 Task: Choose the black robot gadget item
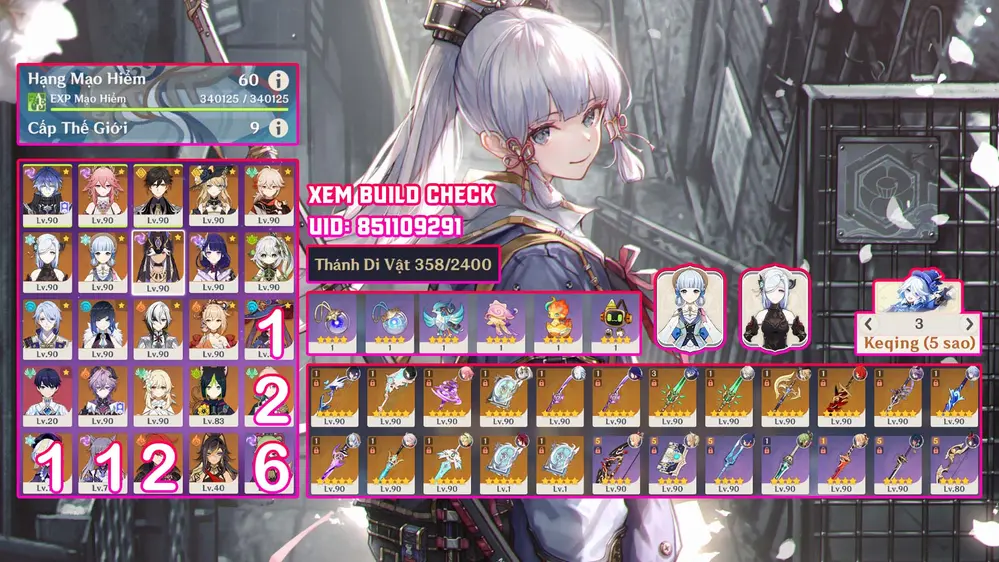click(613, 322)
